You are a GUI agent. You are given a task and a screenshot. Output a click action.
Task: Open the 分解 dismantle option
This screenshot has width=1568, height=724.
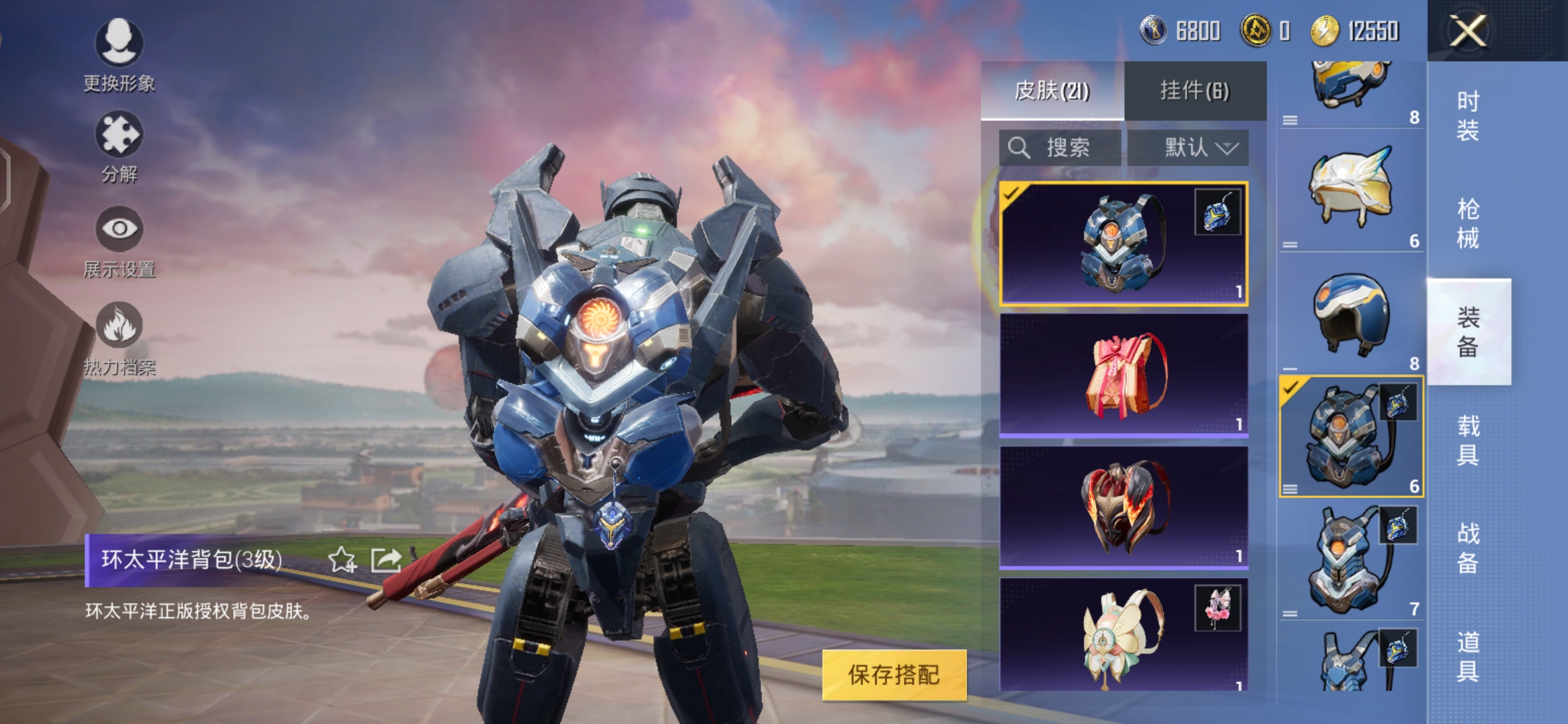pos(119,147)
